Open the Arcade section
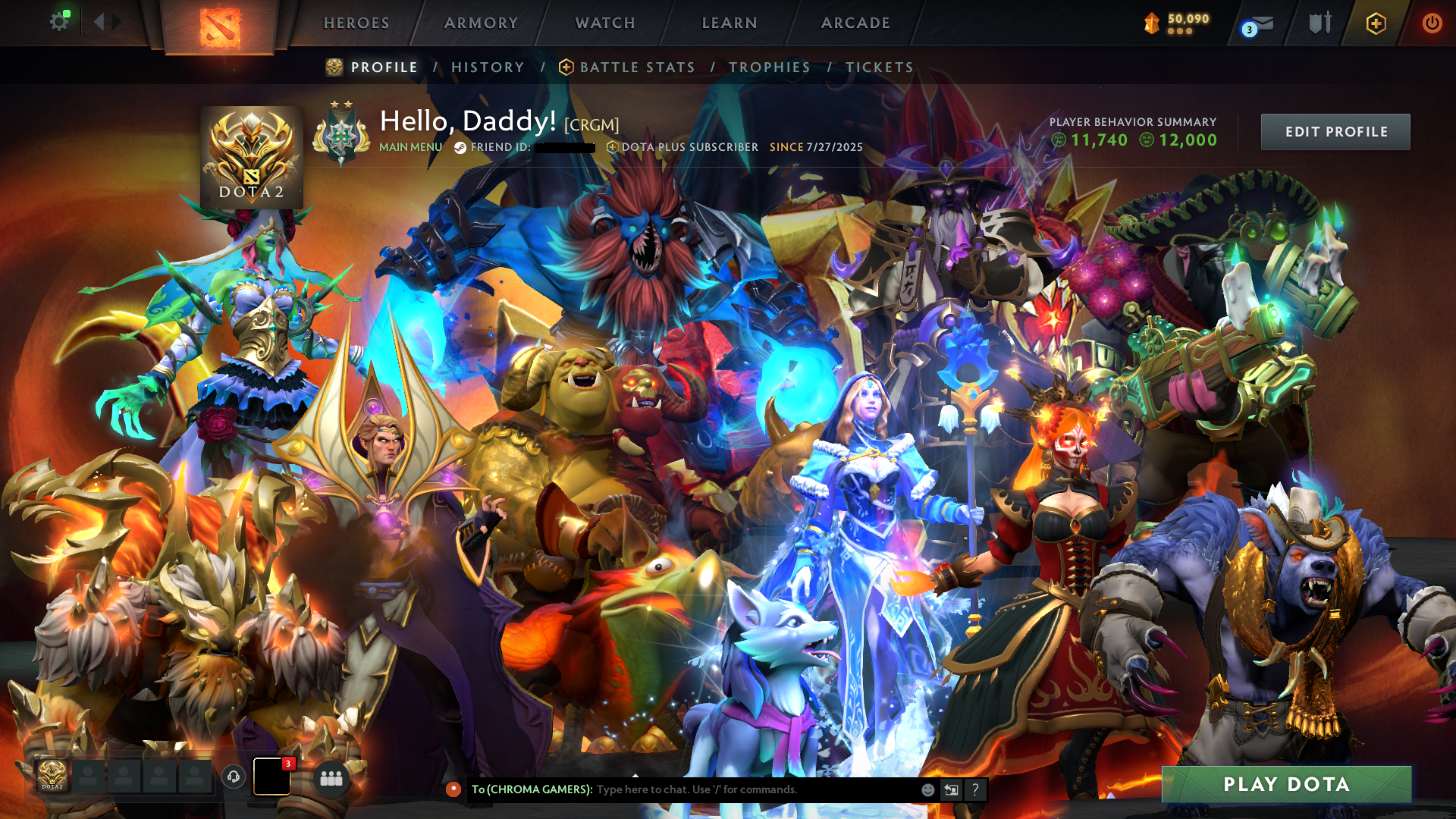The height and width of the screenshot is (819, 1456). (855, 24)
